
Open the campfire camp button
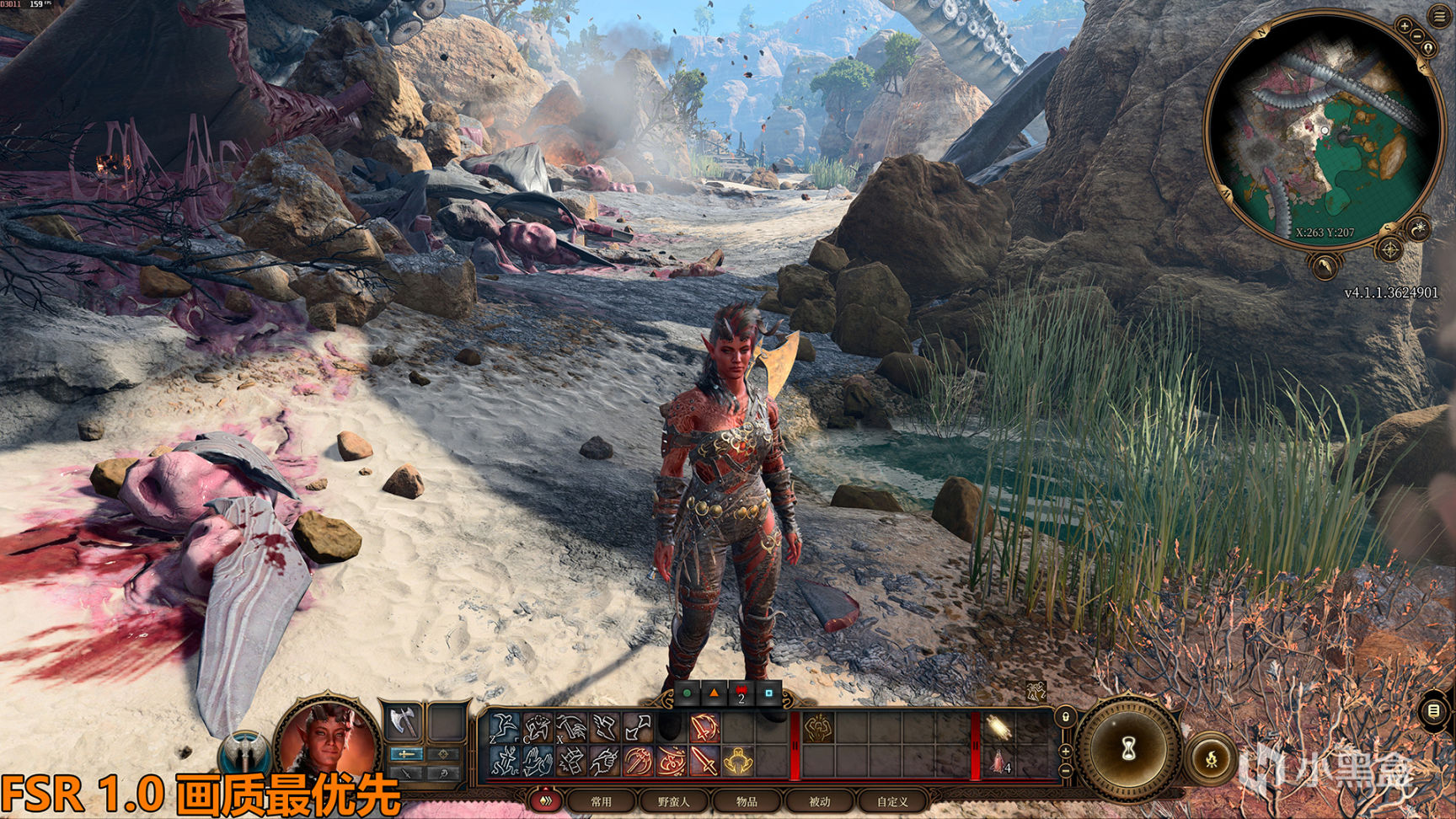tap(1212, 758)
